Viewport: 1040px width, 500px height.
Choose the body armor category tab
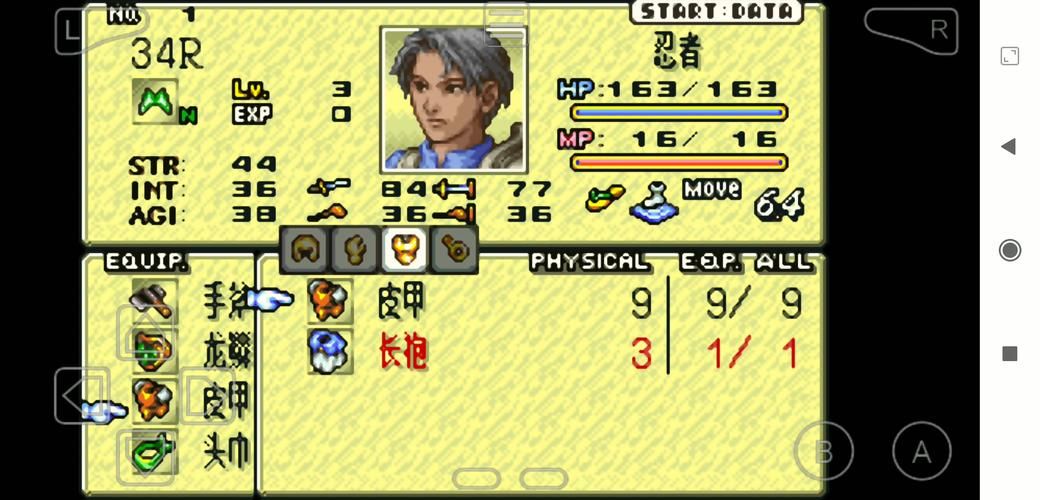[x=405, y=250]
